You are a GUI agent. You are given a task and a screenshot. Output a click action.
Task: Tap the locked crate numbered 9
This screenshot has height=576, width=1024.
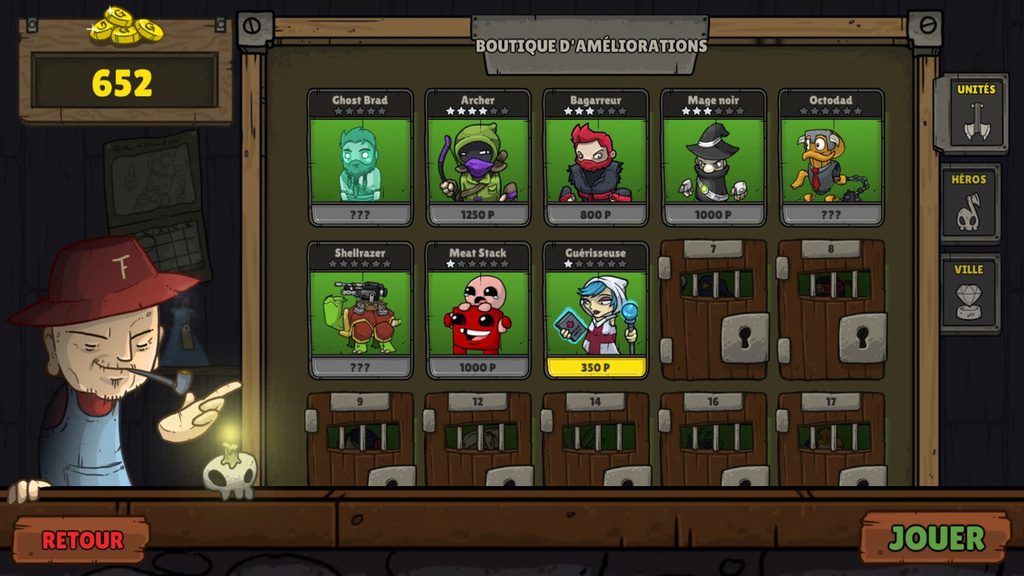click(x=360, y=440)
